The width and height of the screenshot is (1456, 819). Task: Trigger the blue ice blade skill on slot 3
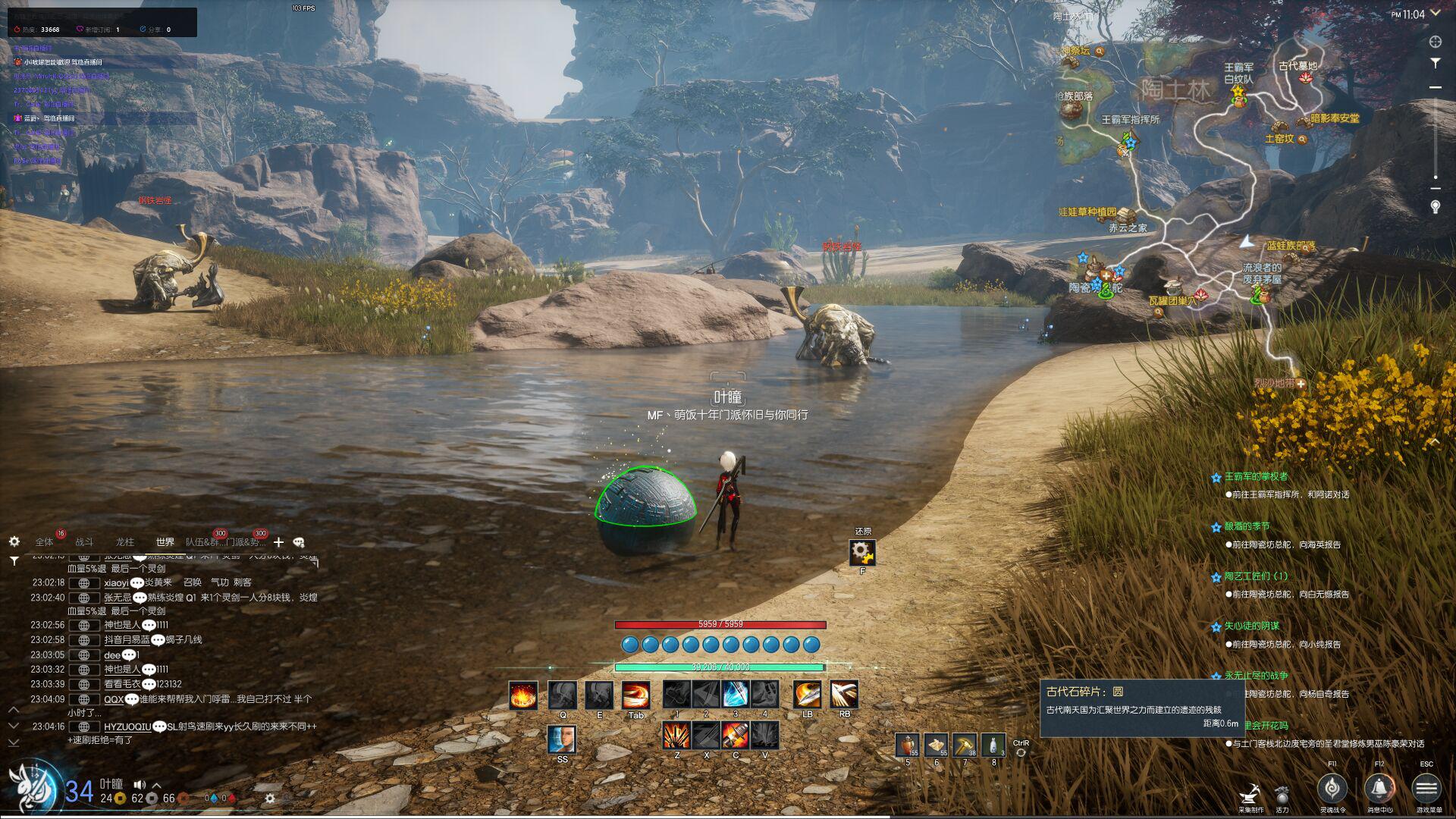tap(735, 695)
